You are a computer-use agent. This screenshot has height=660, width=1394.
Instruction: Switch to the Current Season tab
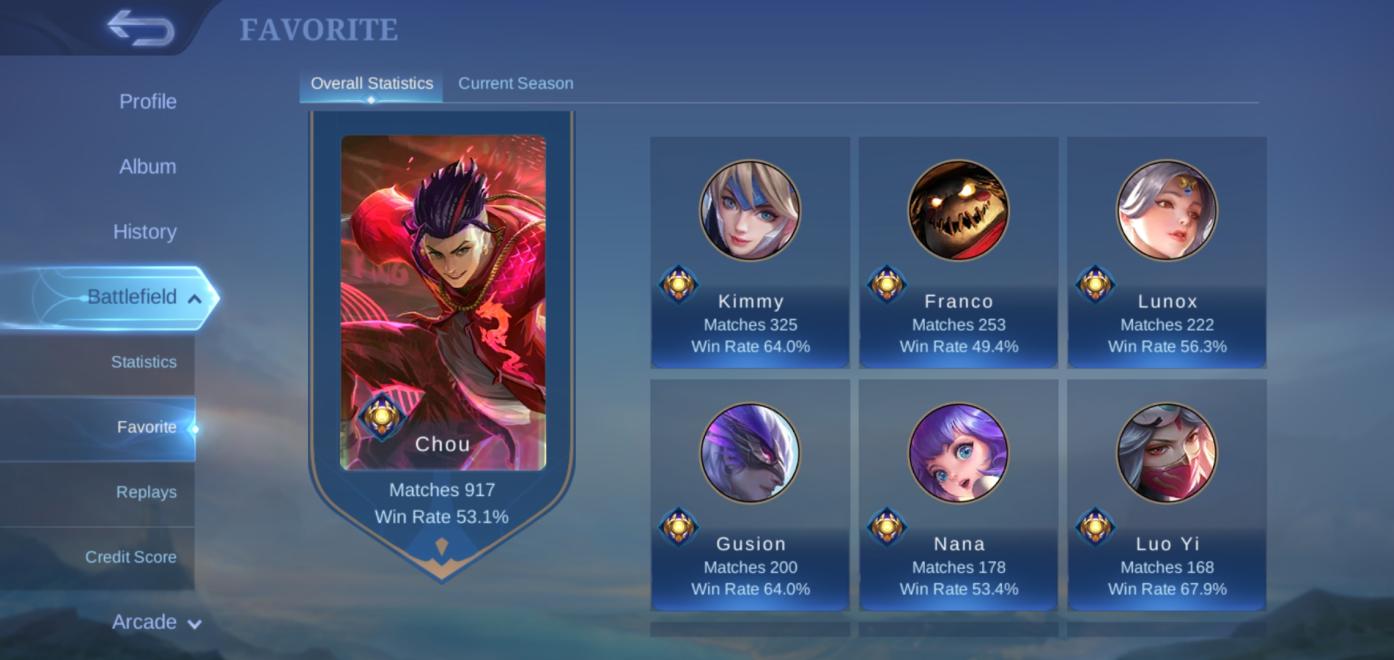coord(515,83)
